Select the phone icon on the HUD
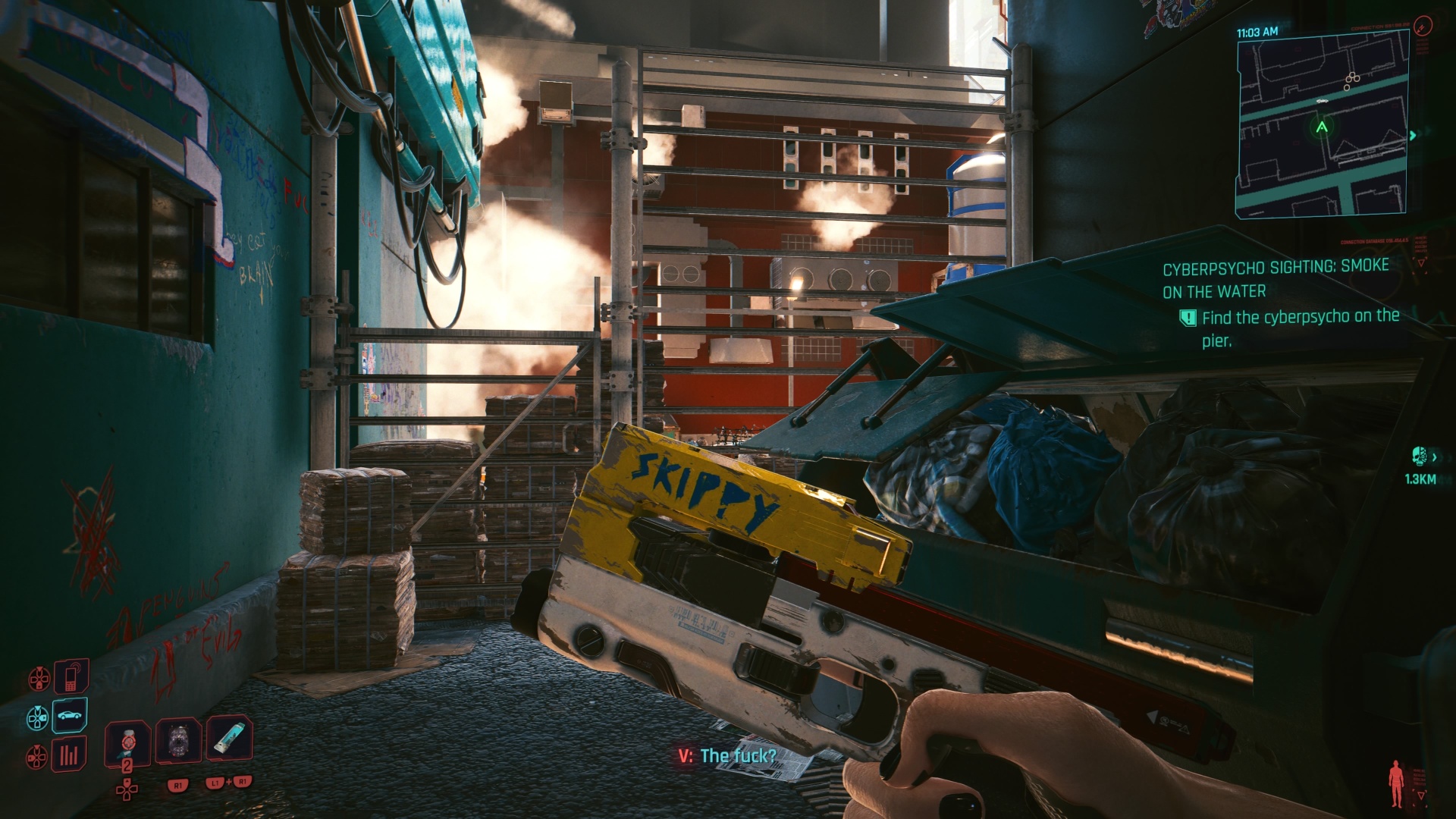The width and height of the screenshot is (1456, 819). tap(71, 677)
